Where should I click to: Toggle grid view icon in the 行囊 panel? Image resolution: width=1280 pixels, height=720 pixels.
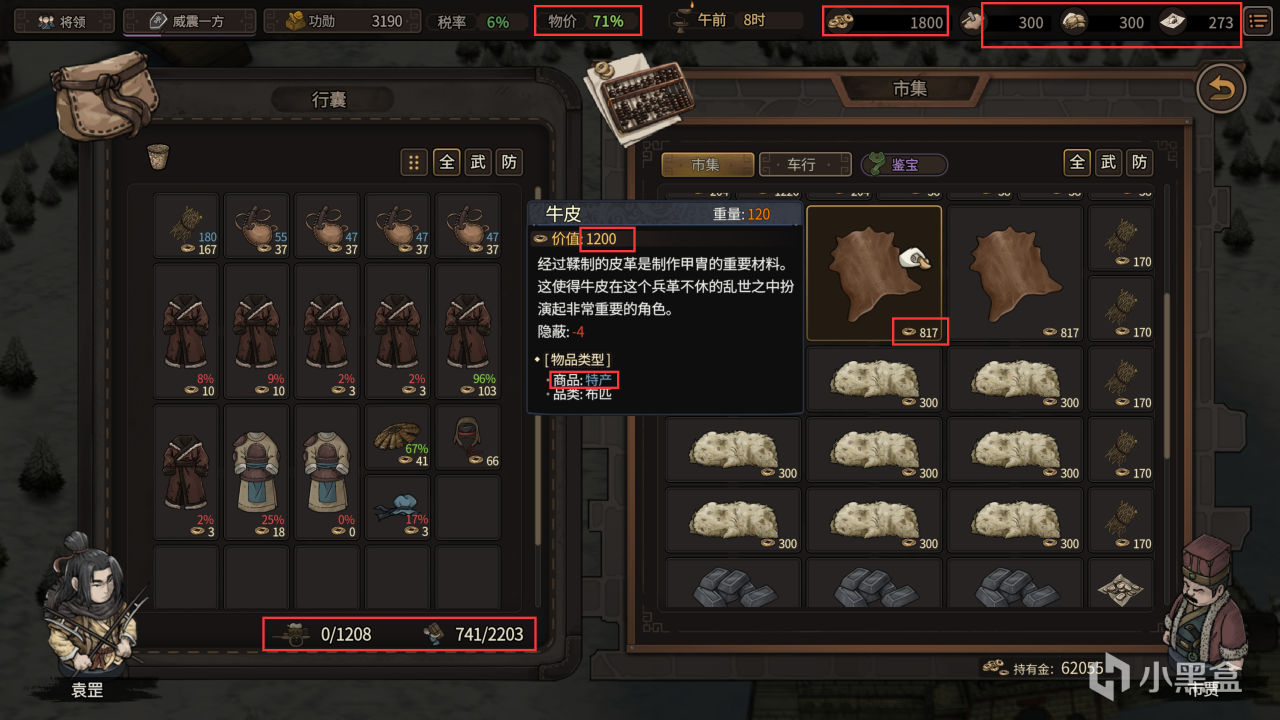(414, 161)
